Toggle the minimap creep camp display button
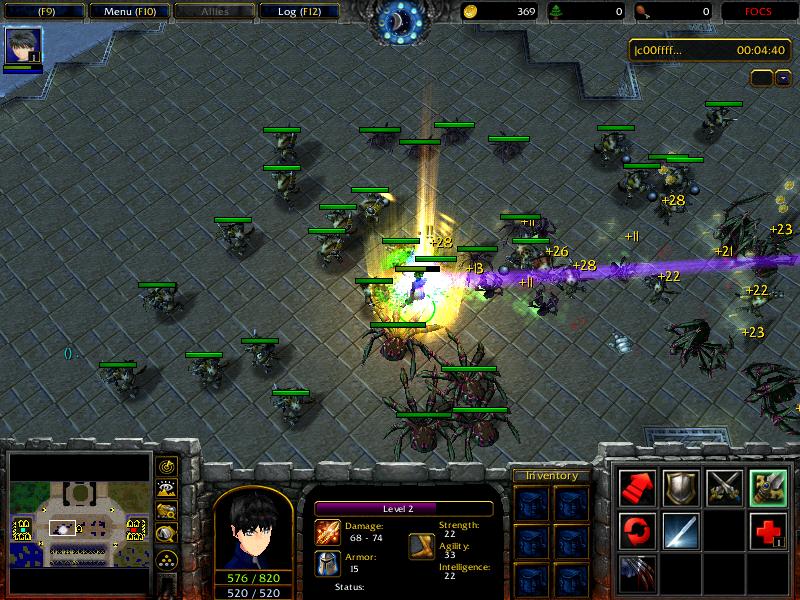The width and height of the screenshot is (800, 600). click(x=167, y=534)
